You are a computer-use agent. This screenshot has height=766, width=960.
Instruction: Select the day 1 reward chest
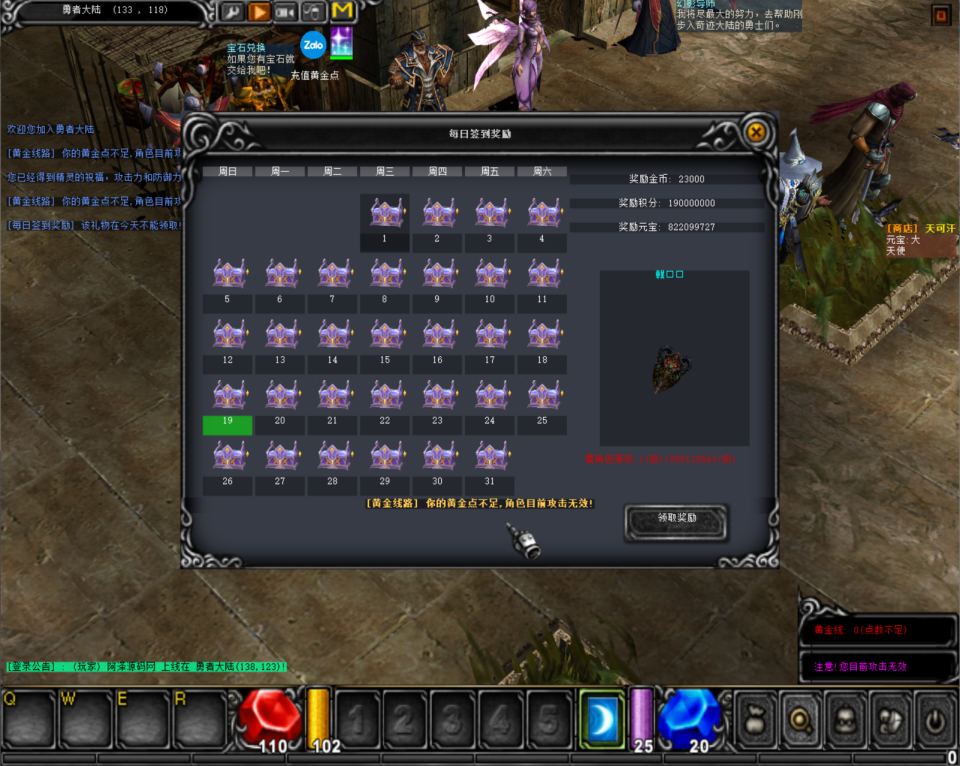[x=385, y=214]
